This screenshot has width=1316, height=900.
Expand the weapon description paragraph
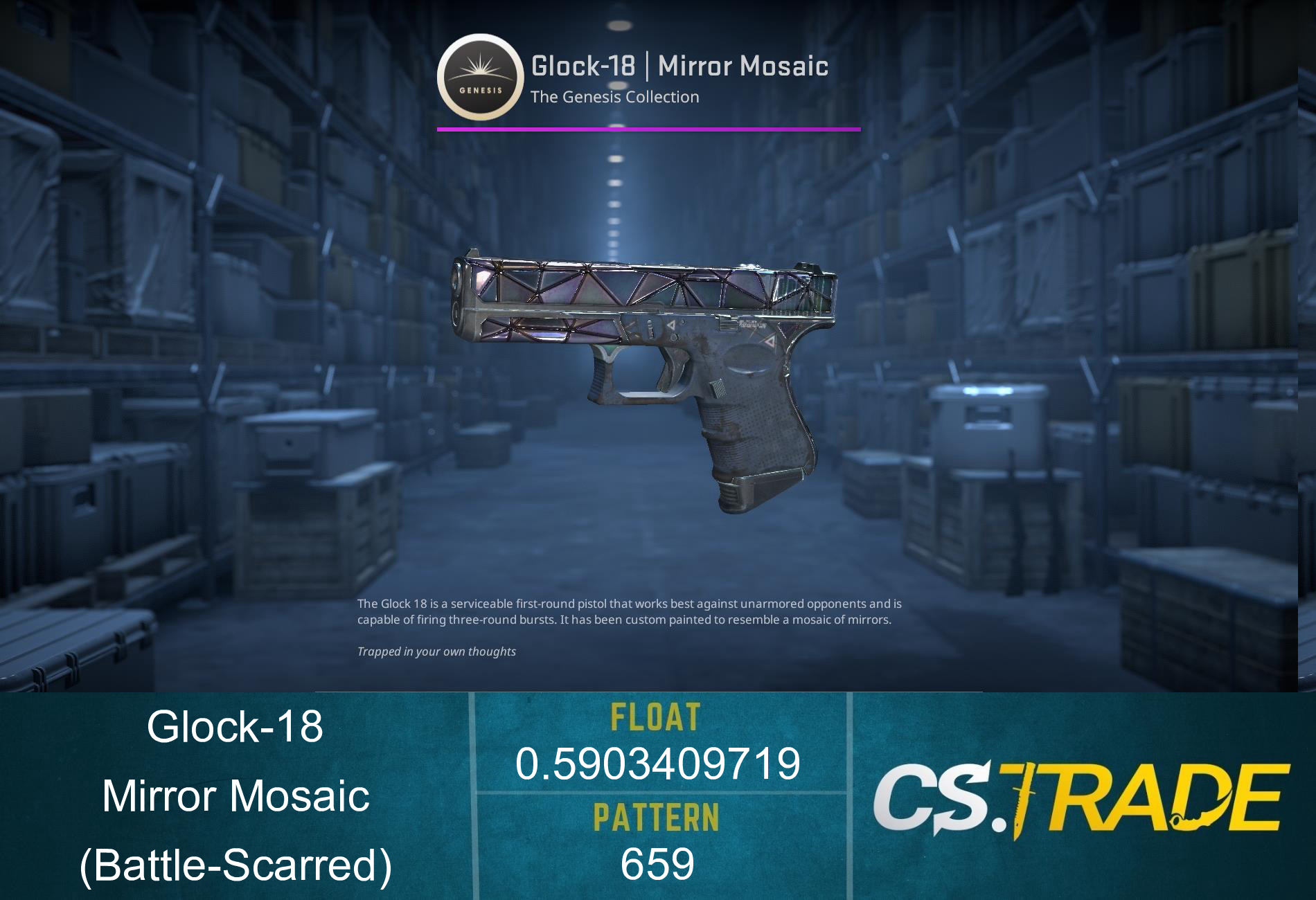click(x=630, y=613)
